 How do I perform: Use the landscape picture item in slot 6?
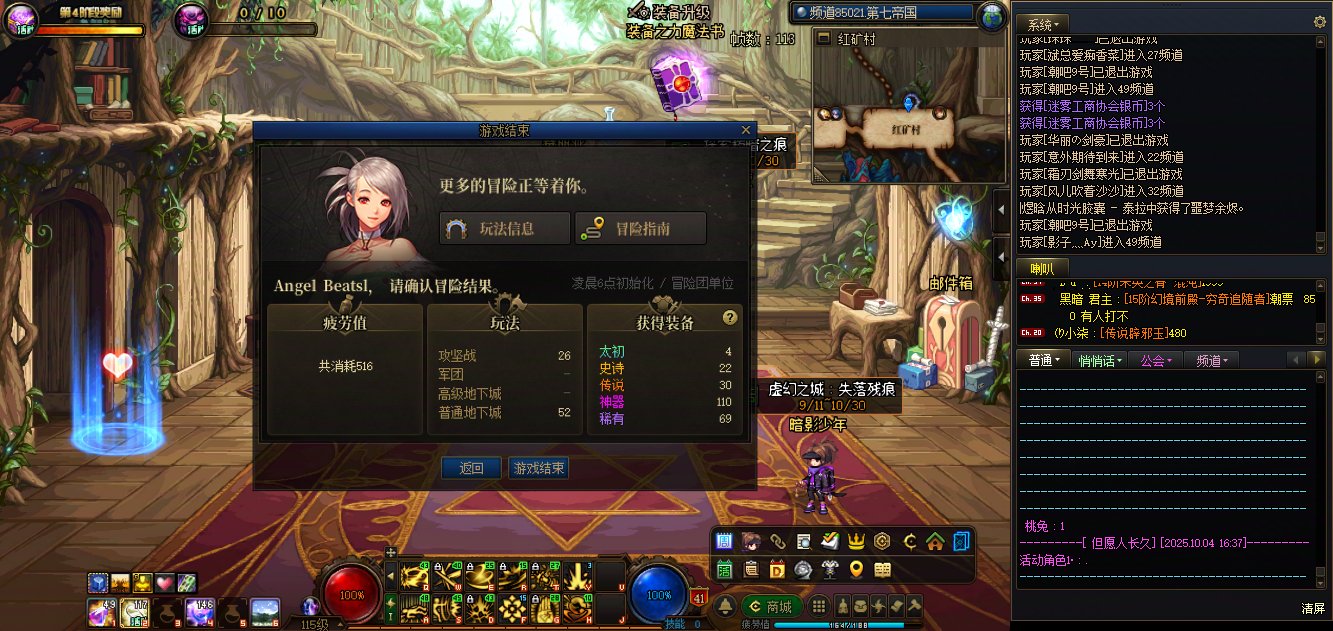[x=265, y=610]
